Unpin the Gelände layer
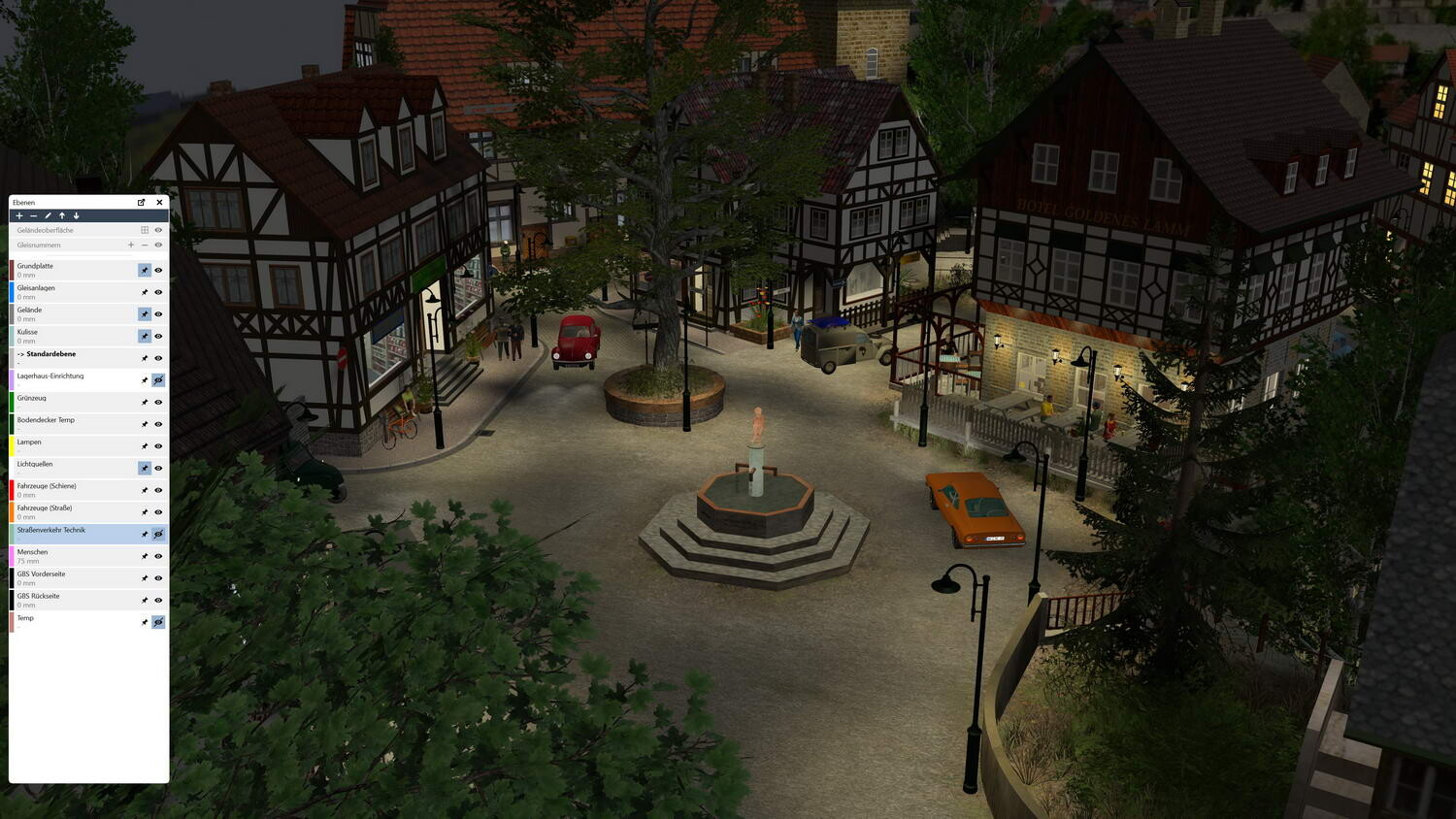Viewport: 1456px width, 819px height. 145,314
